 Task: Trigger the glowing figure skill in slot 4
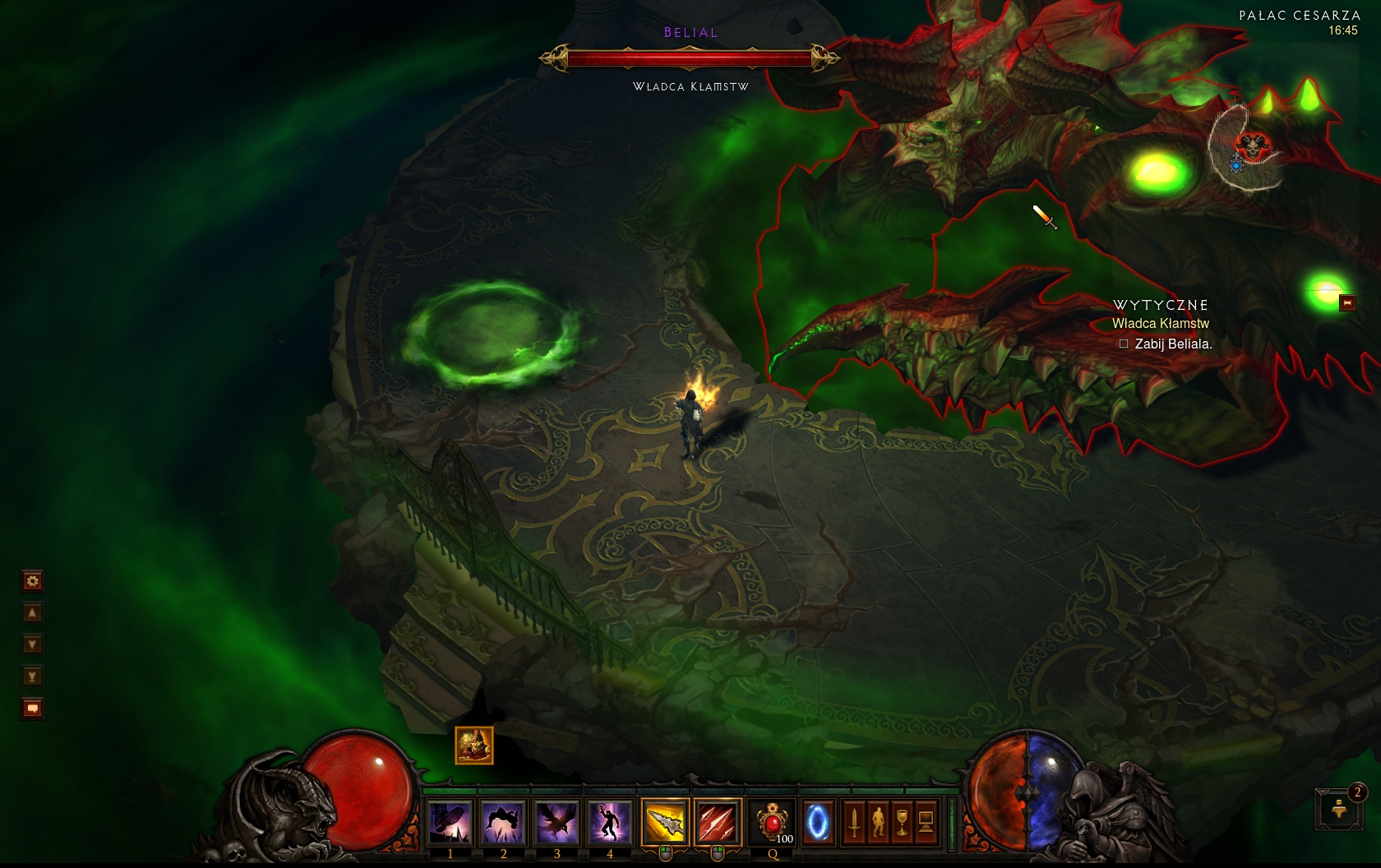609,821
